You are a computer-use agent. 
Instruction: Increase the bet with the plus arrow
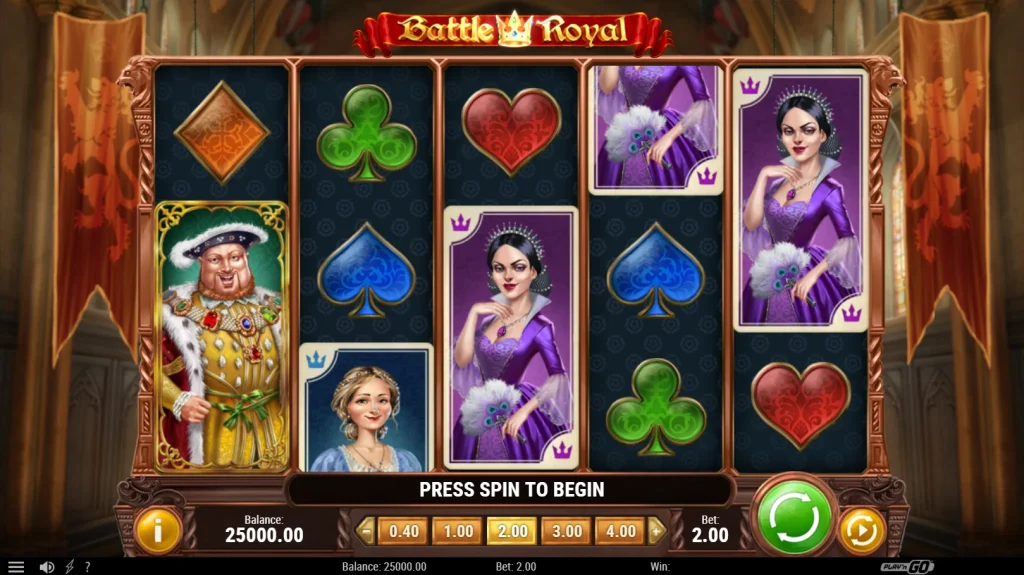(x=657, y=531)
